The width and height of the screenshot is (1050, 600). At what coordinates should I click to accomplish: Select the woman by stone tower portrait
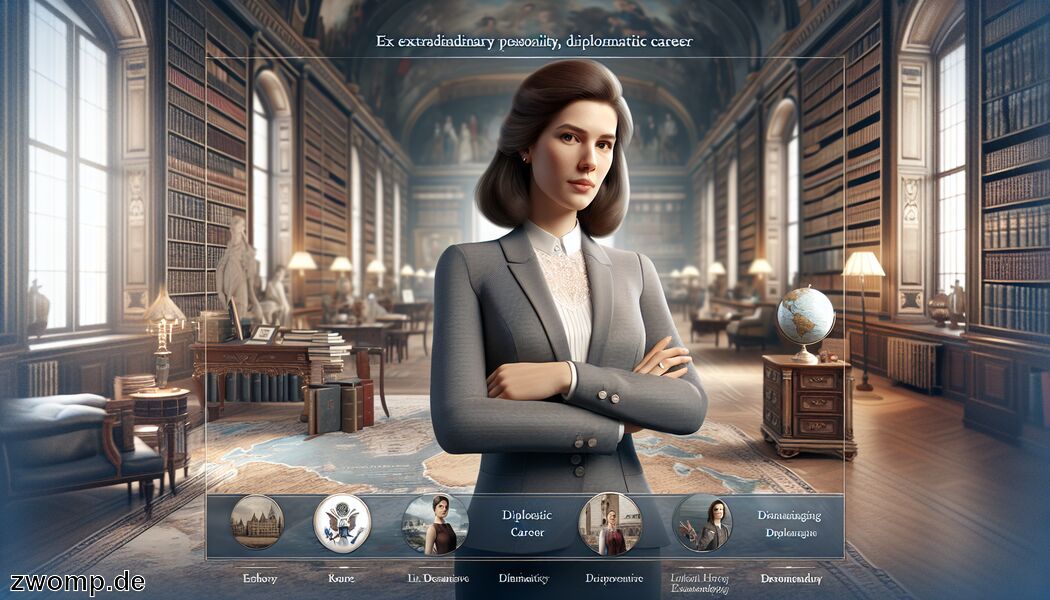[x=608, y=524]
